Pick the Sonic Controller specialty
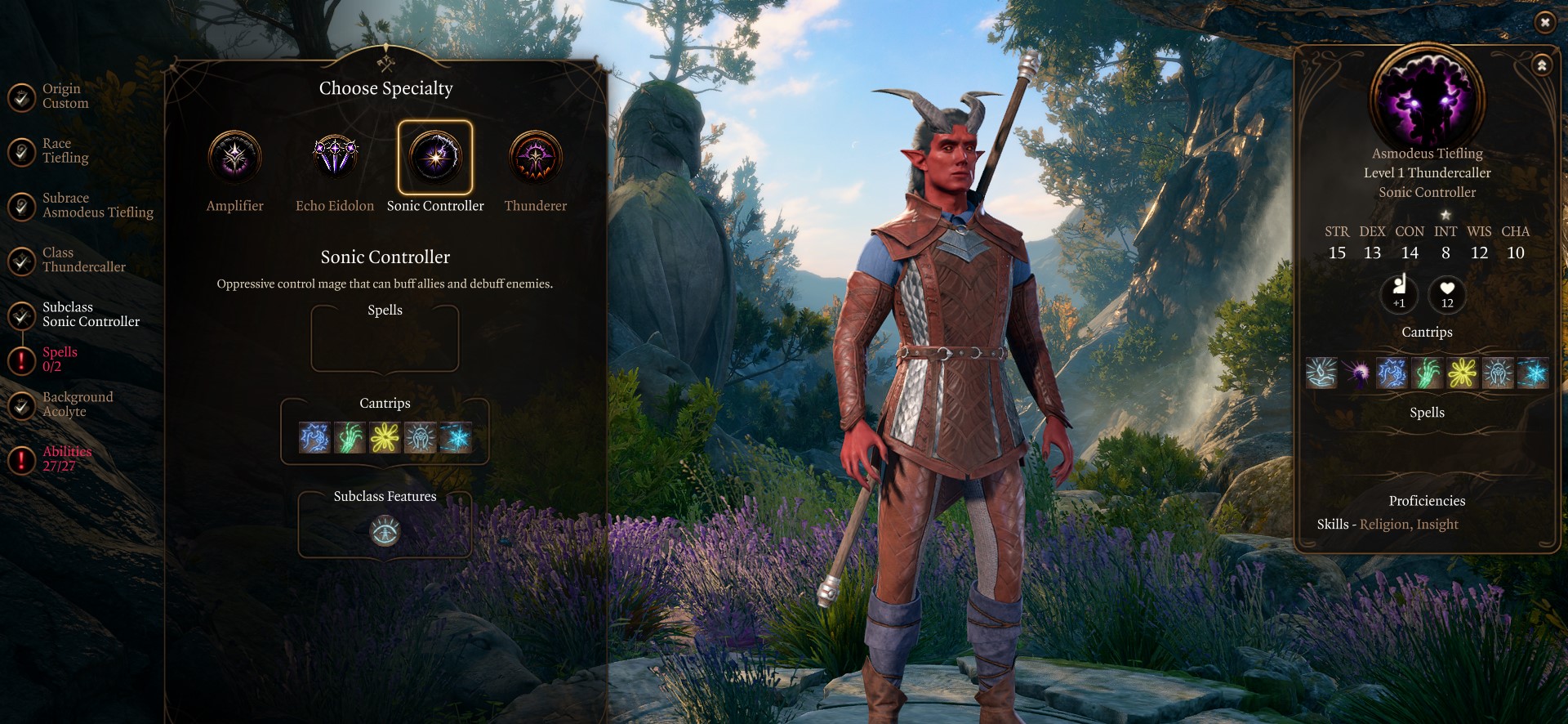This screenshot has width=1568, height=724. point(435,157)
